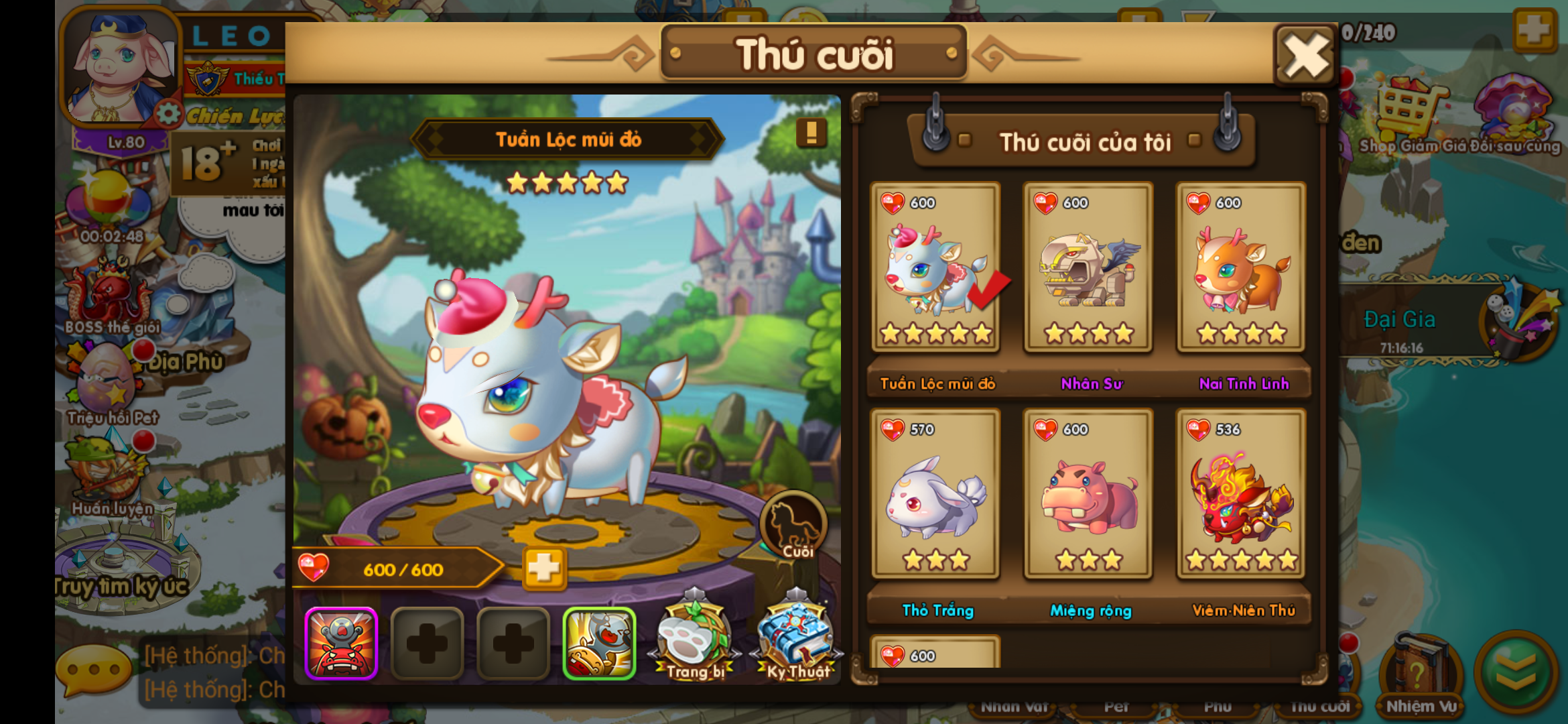Choose the Miệng rộng hippo mount
The height and width of the screenshot is (724, 1568).
pos(1088,495)
